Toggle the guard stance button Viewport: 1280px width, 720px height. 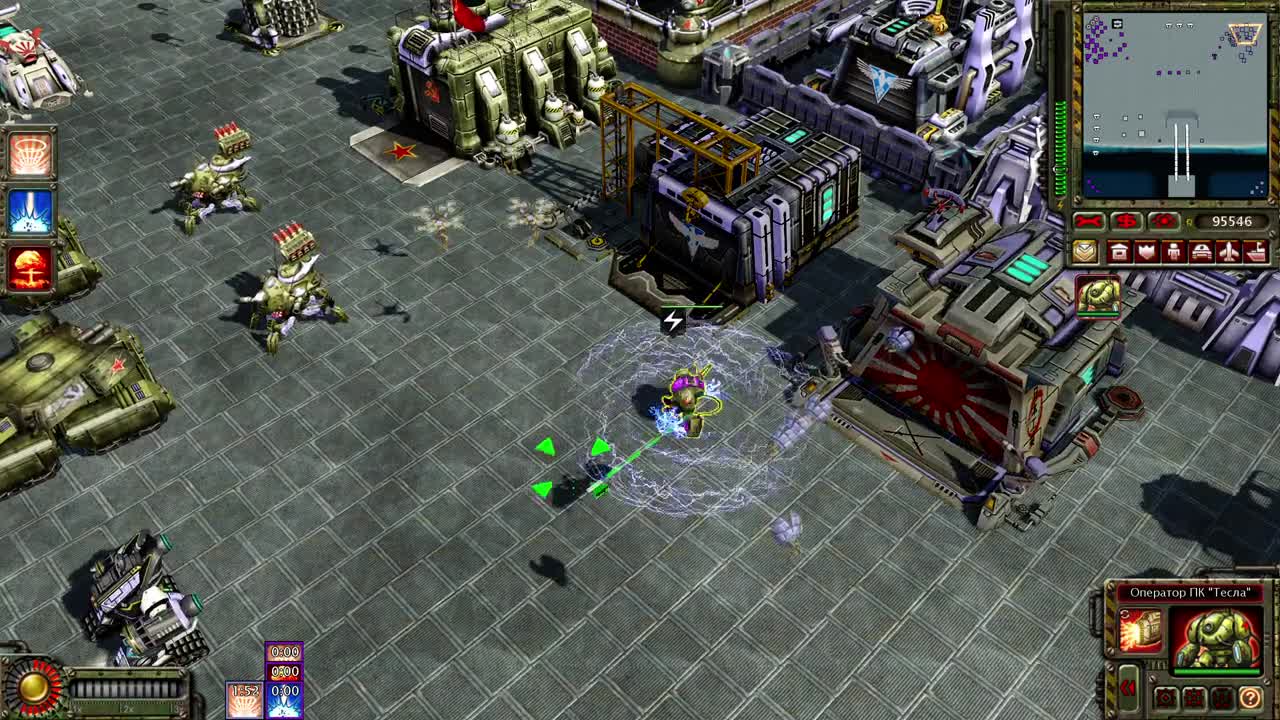pyautogui.click(x=1193, y=697)
